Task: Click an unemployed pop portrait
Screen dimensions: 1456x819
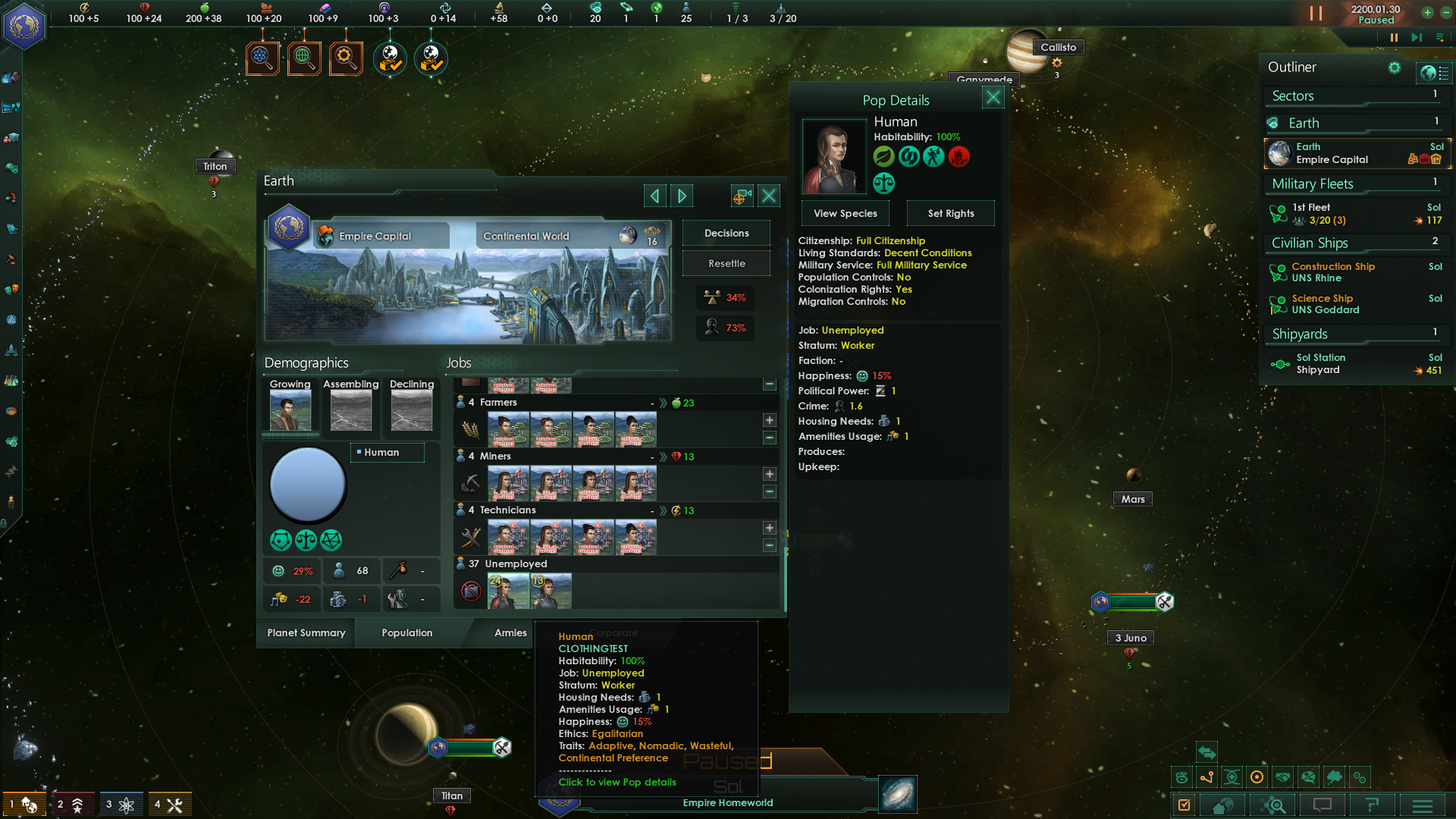Action: pyautogui.click(x=509, y=591)
